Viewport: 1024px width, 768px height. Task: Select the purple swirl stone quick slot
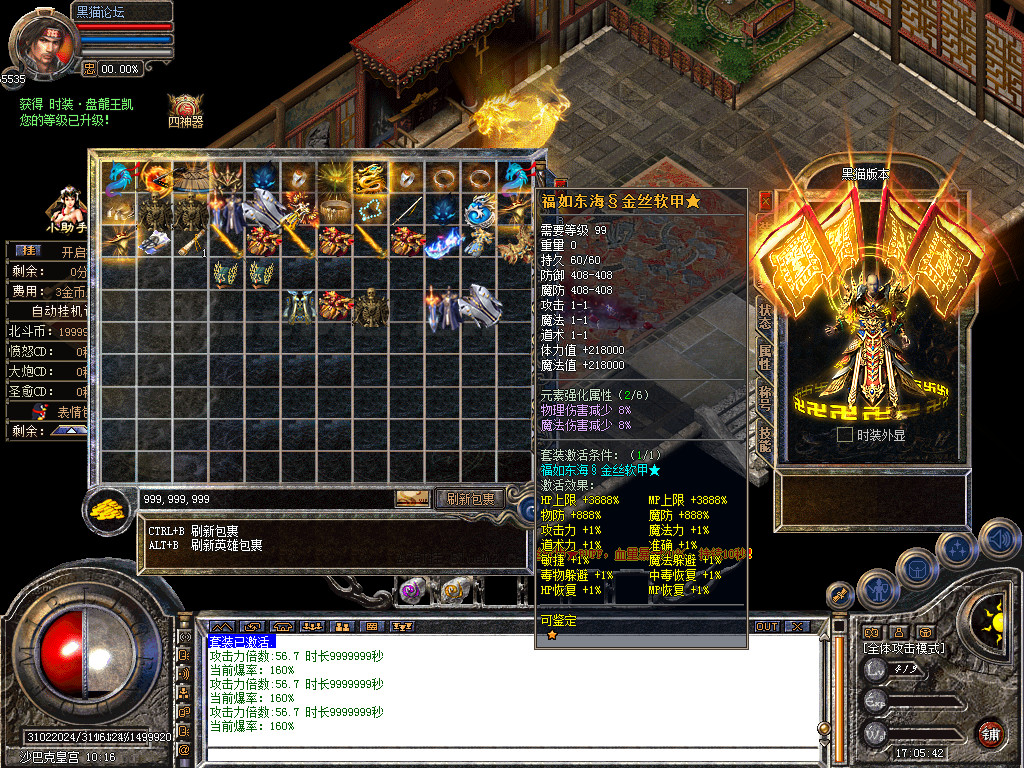coord(412,591)
